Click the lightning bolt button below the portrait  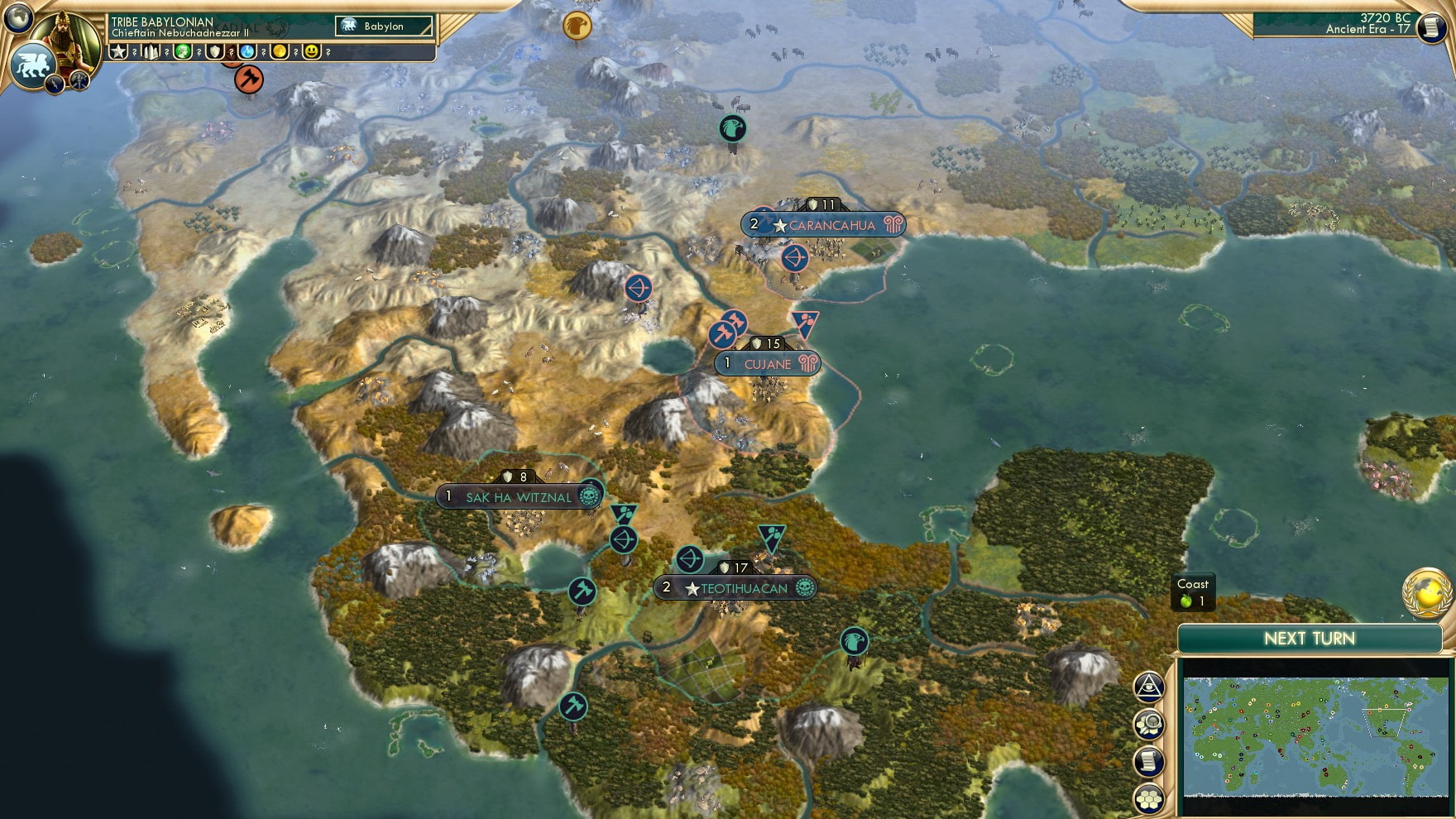click(55, 83)
